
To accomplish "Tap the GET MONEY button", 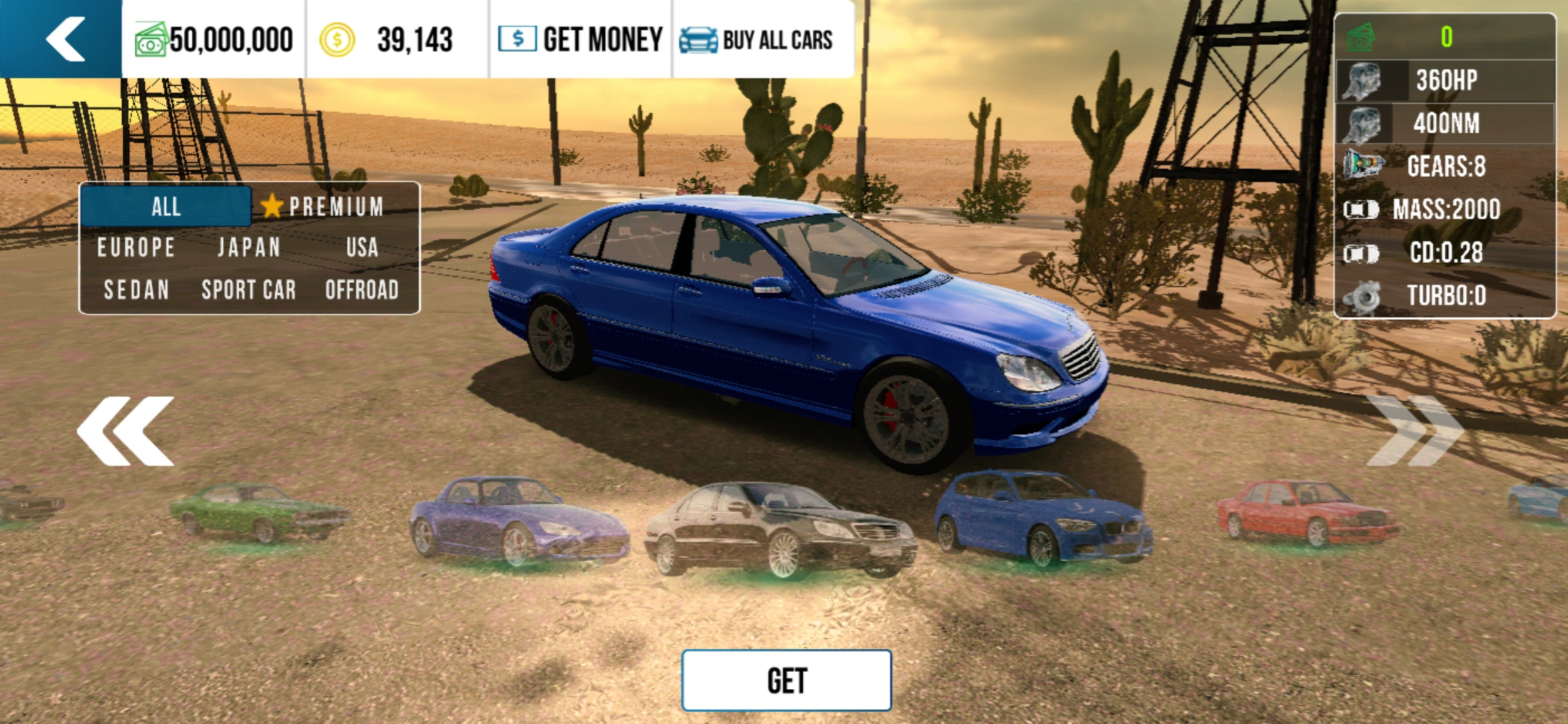I will (x=580, y=39).
